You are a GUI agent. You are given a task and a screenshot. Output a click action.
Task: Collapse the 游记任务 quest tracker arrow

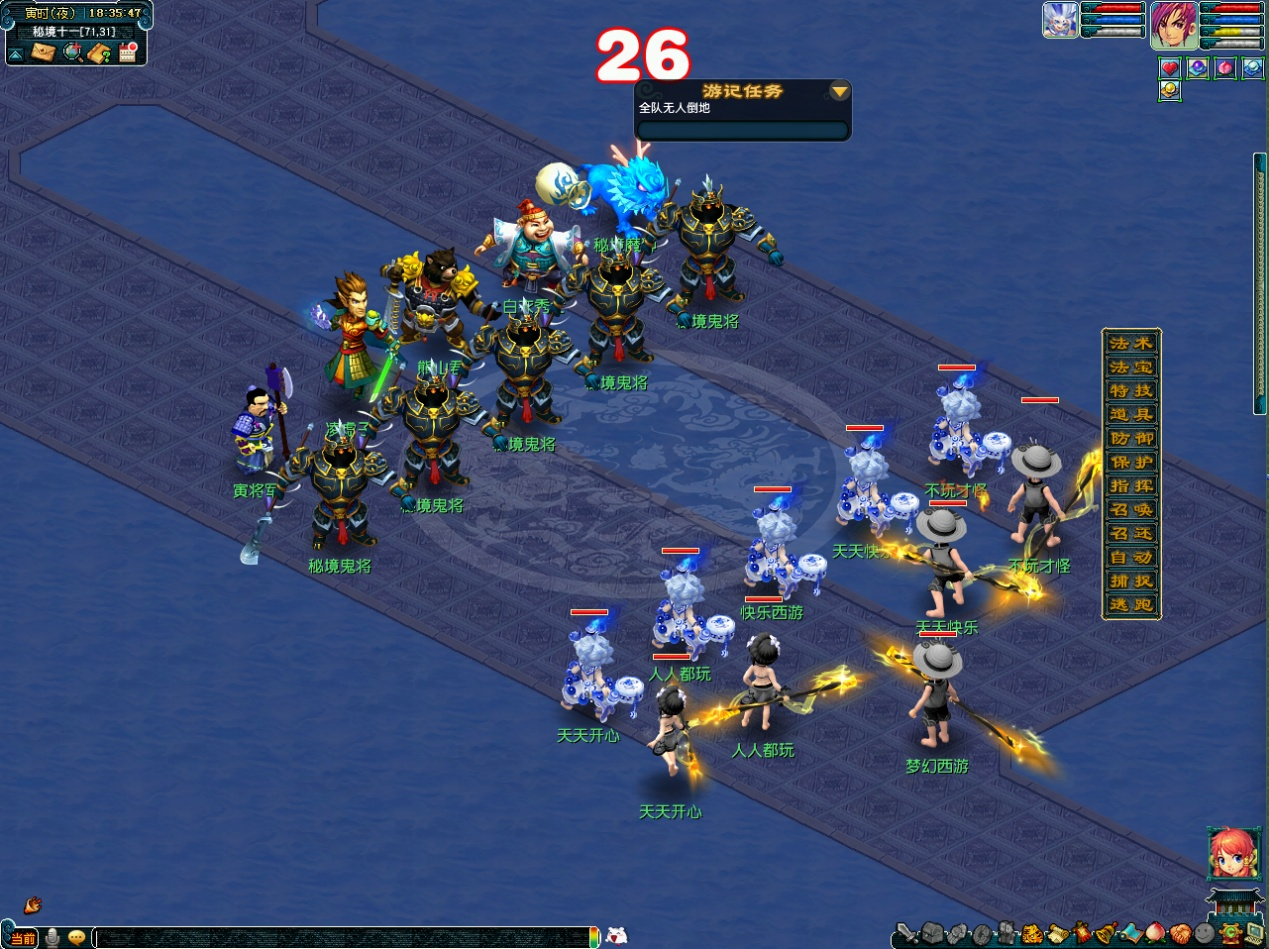[840, 92]
